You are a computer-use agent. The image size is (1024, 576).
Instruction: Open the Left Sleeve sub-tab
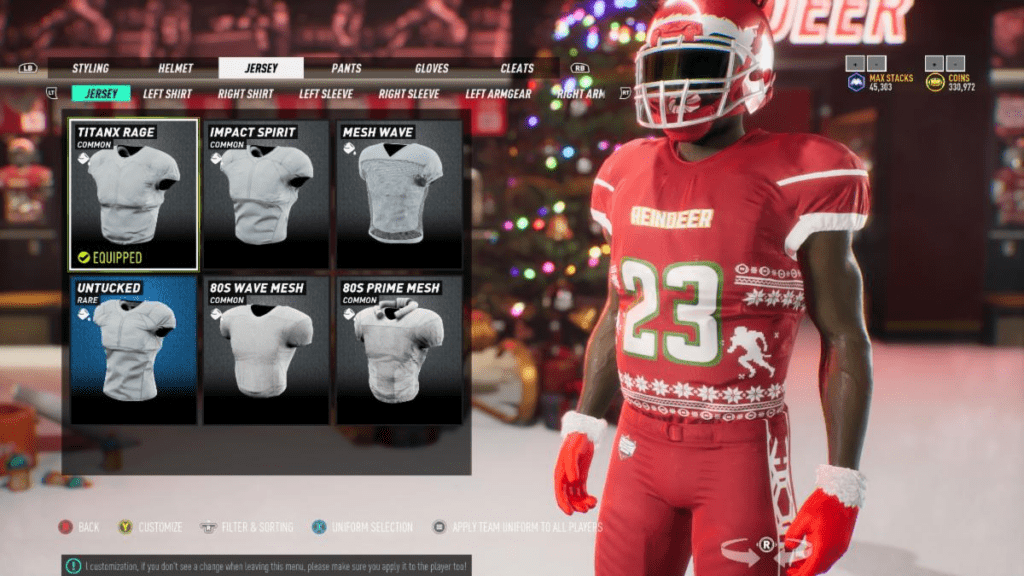(x=325, y=94)
